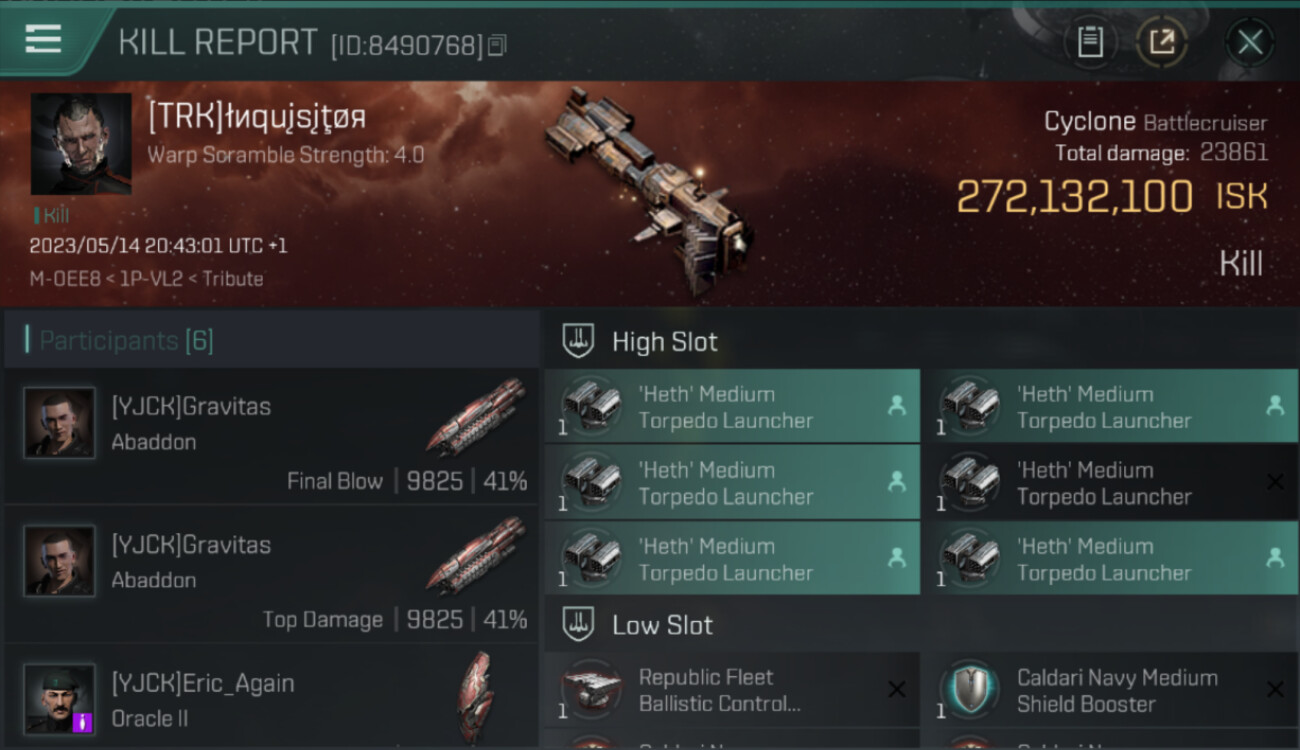Tap the clipboard icon in the header

pos(1089,42)
